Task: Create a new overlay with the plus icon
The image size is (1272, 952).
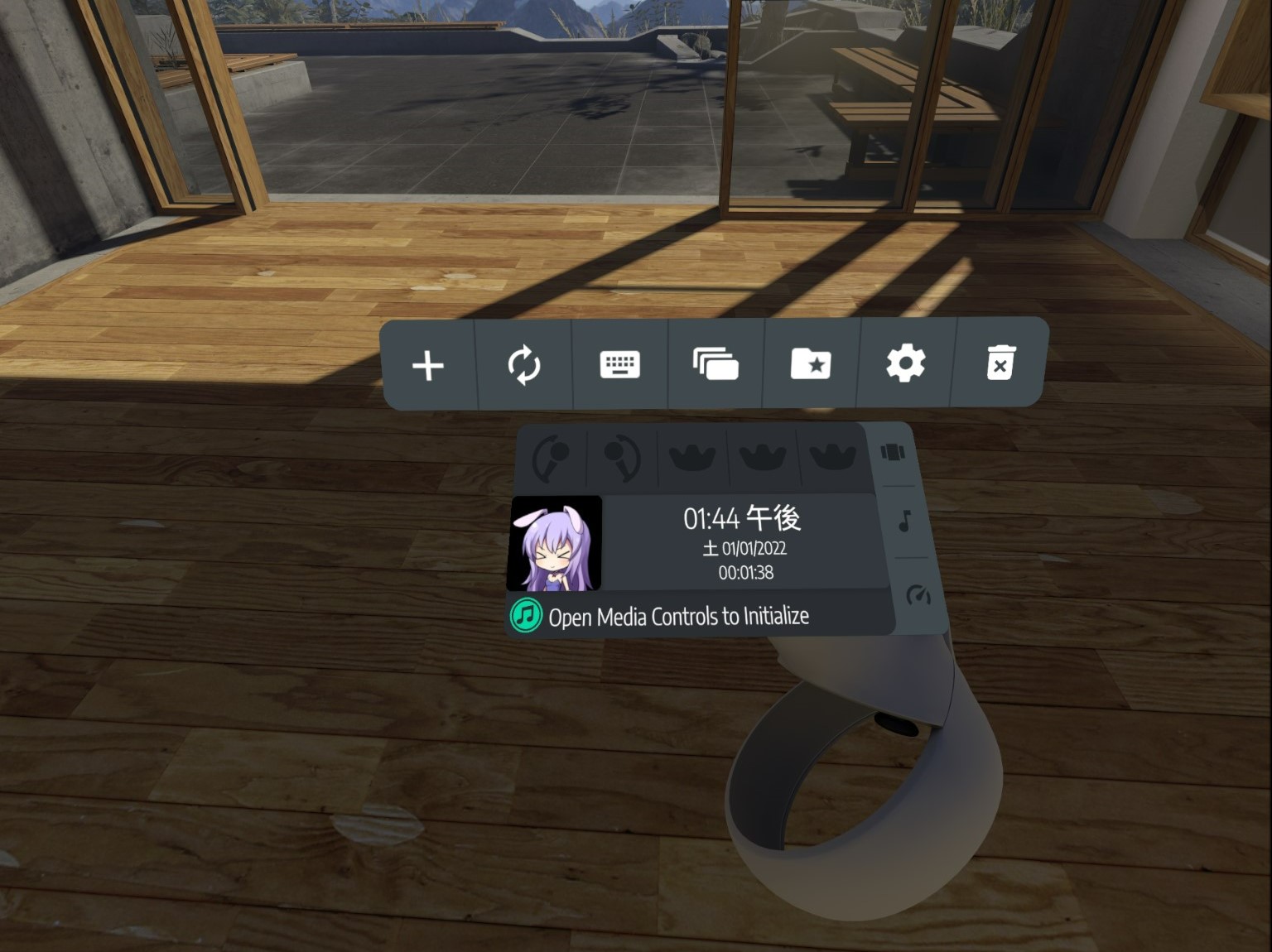Action: [x=427, y=365]
